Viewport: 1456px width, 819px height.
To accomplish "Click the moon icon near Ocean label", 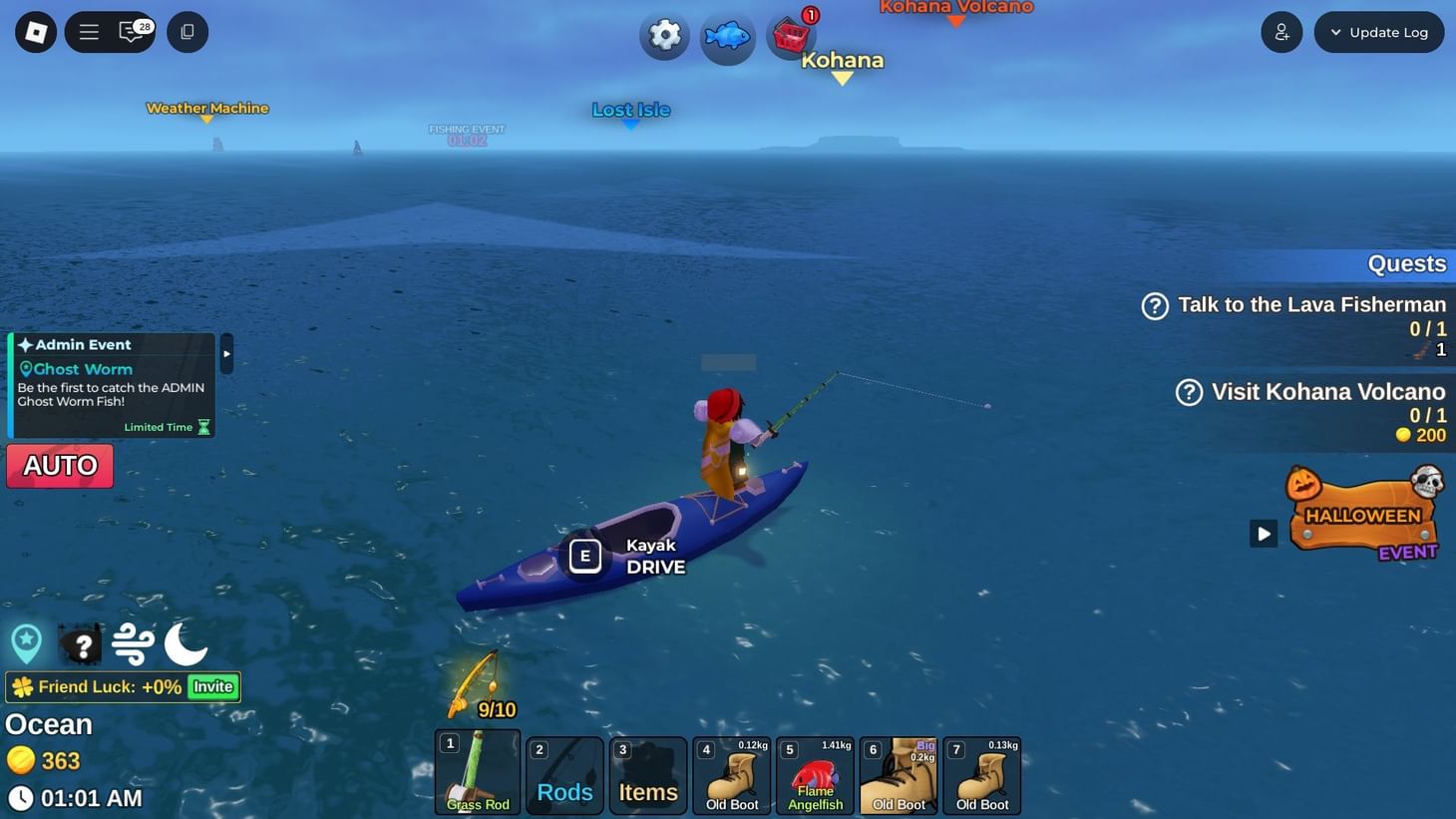I will click(x=186, y=645).
